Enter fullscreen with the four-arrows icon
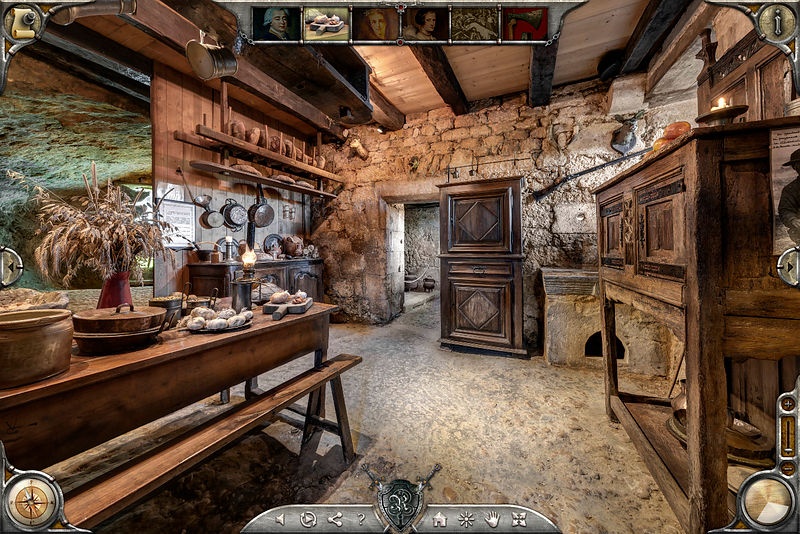Screen dimensions: 800x534 [x=519, y=519]
